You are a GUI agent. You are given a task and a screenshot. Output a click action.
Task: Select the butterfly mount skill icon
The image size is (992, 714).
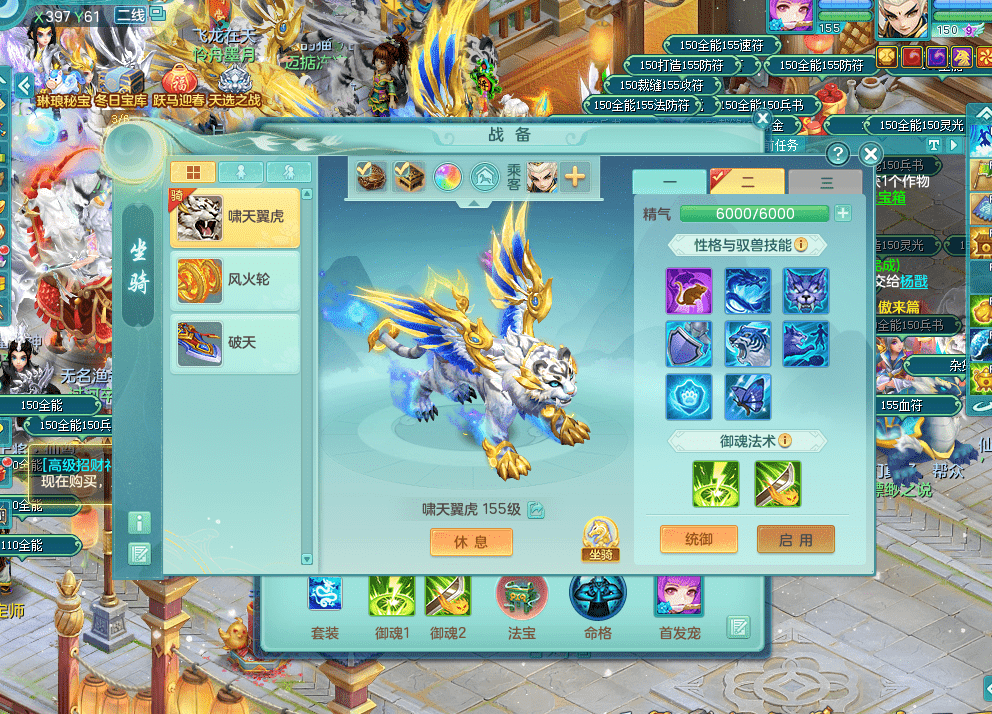748,396
